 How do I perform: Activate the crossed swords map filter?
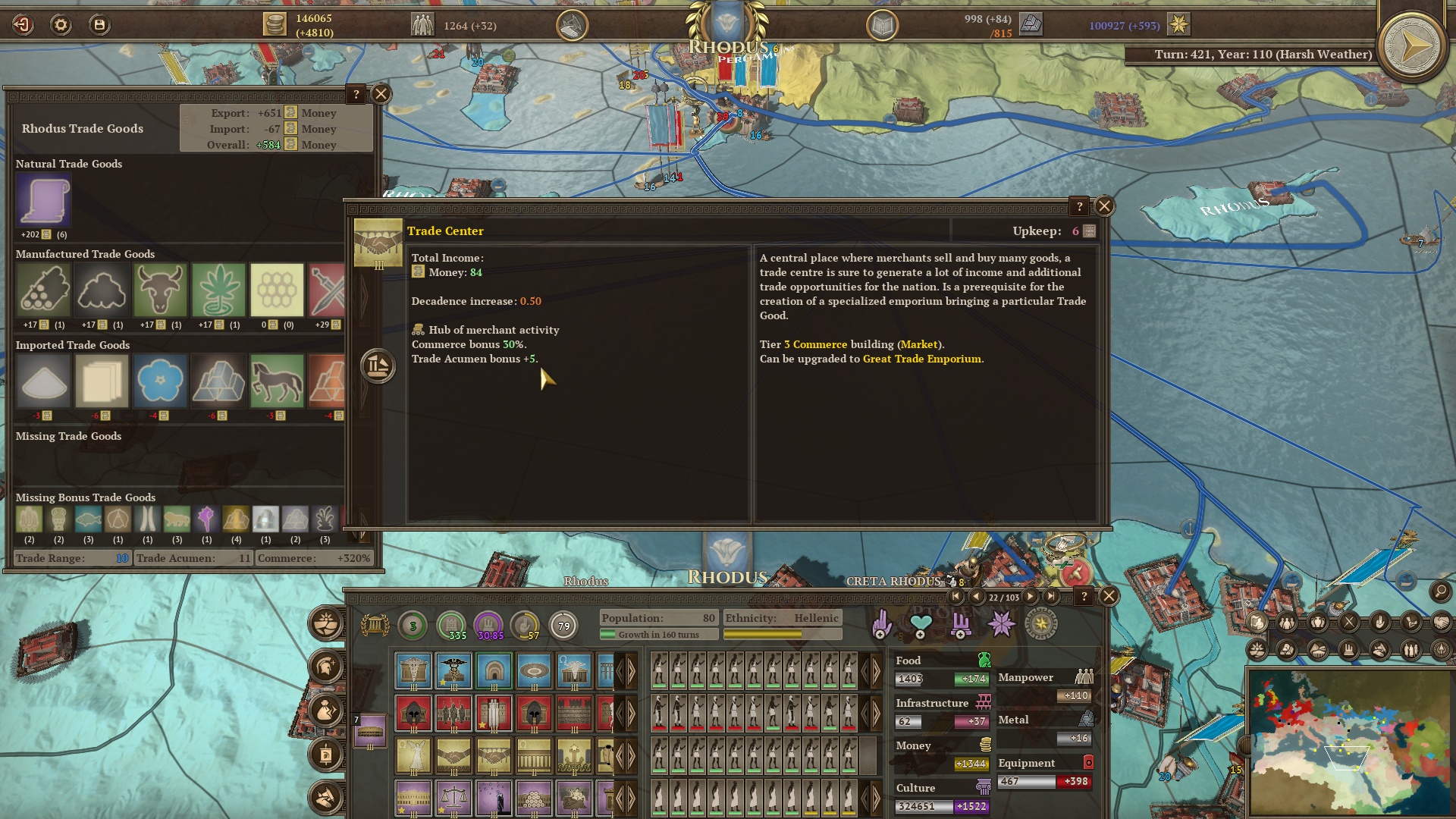tap(1349, 623)
